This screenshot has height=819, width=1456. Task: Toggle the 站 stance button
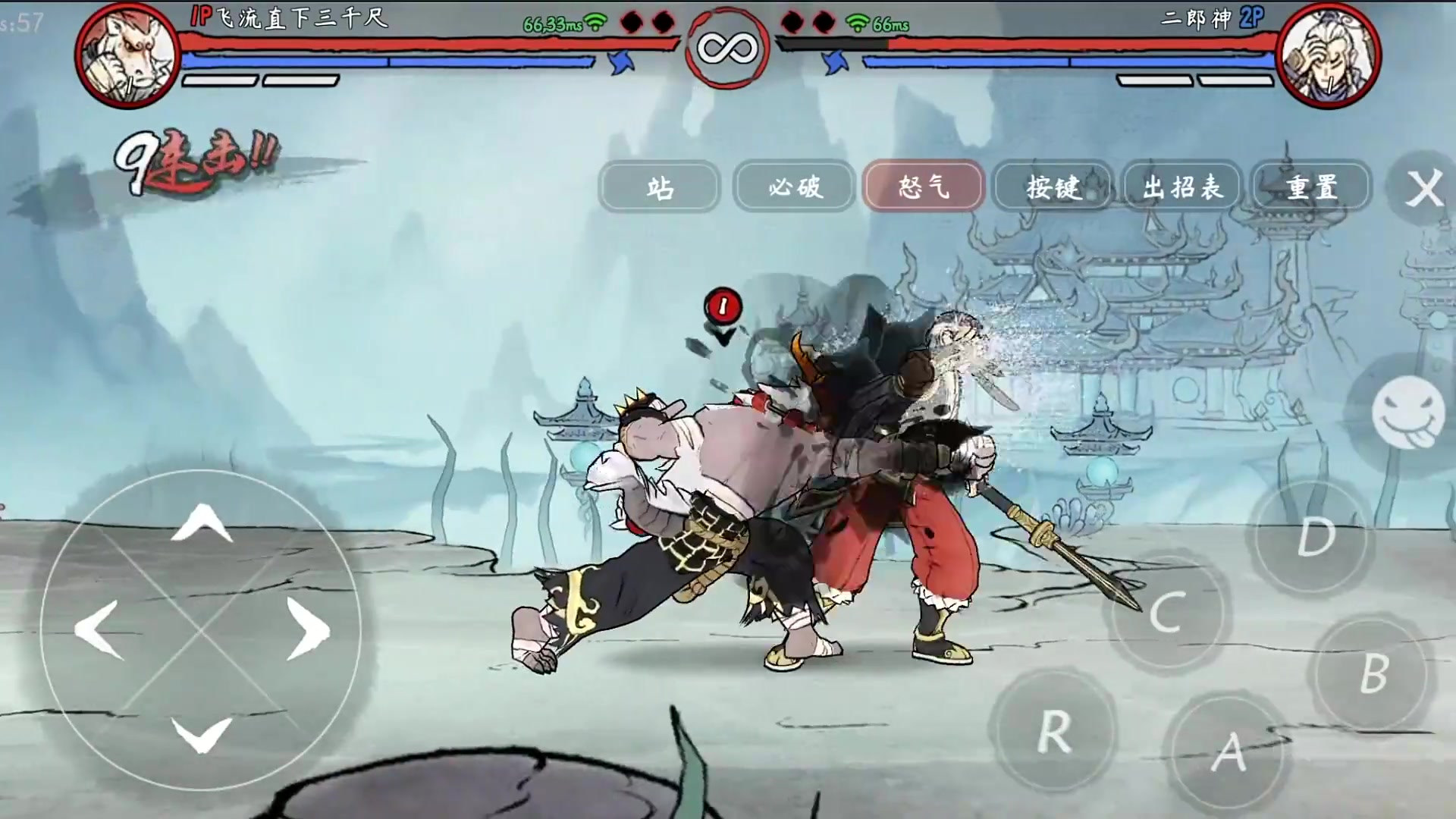tap(658, 187)
